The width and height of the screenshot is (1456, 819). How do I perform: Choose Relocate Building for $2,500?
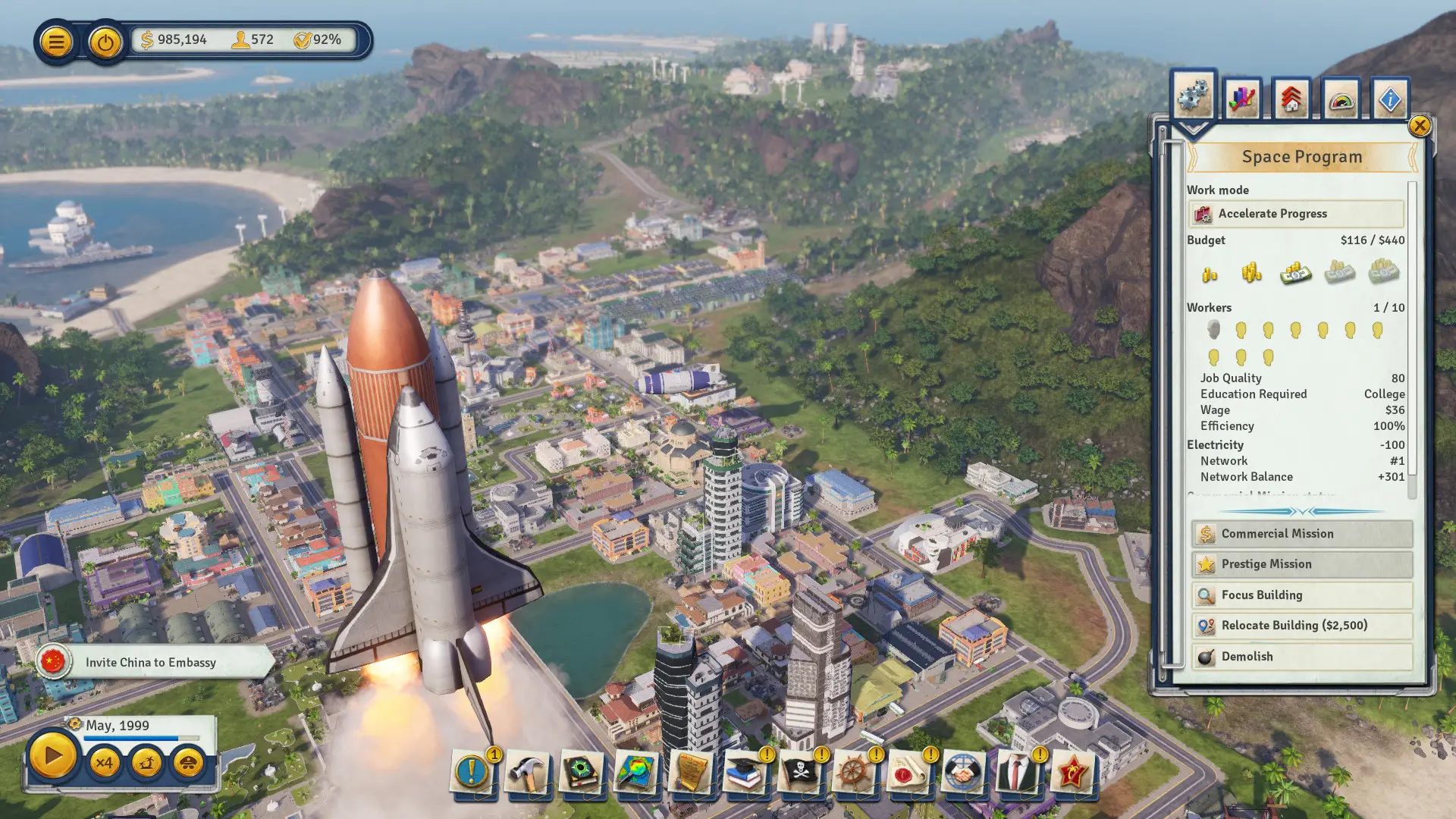coord(1301,626)
